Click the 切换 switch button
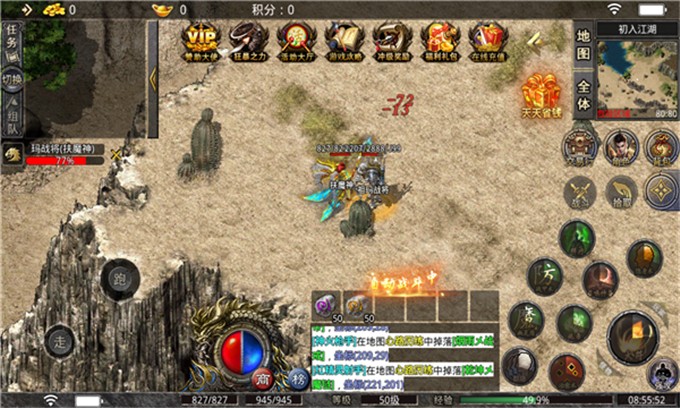This screenshot has width=680, height=408. tap(12, 80)
